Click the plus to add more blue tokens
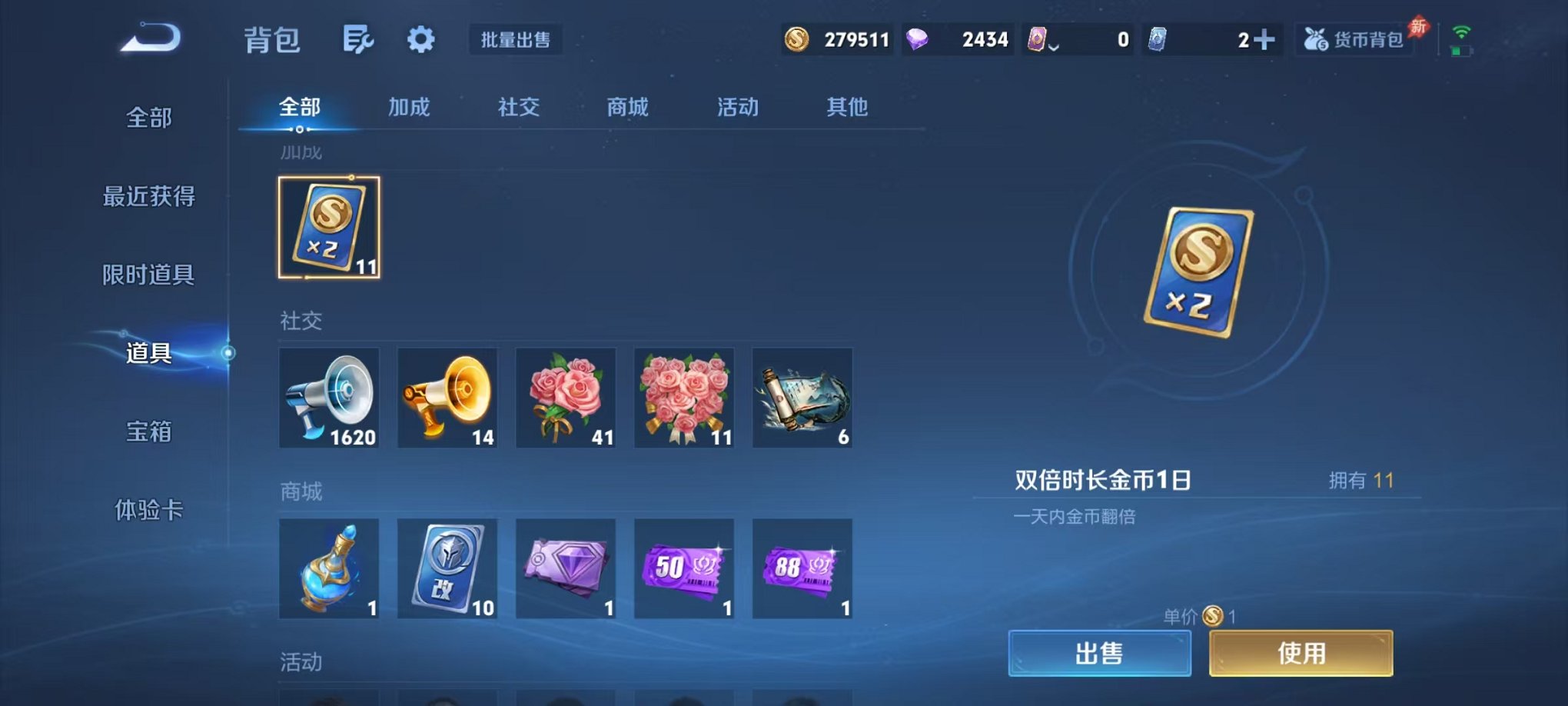This screenshot has width=1568, height=706. pyautogui.click(x=1266, y=39)
